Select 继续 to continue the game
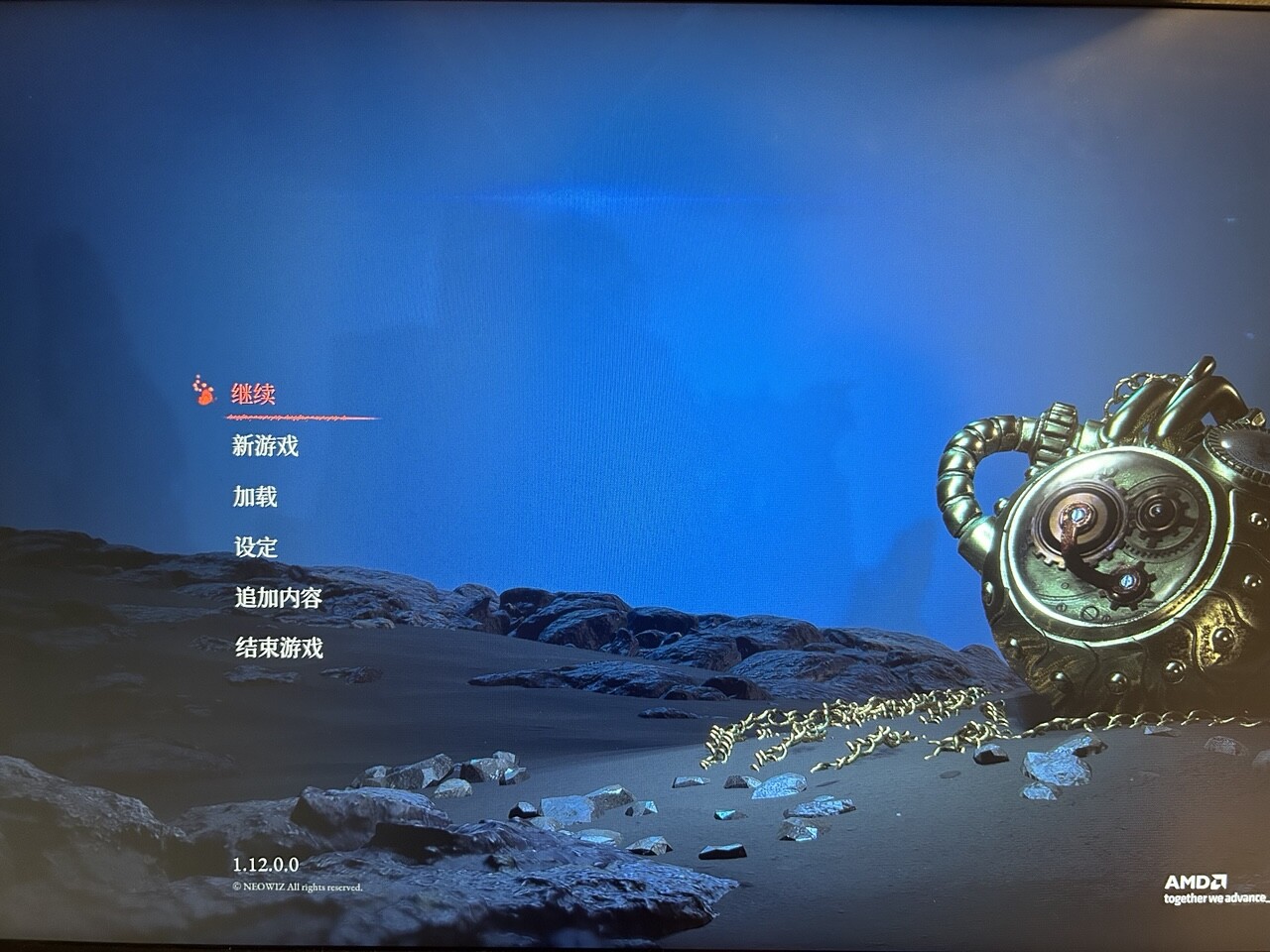The image size is (1270, 952). tap(253, 394)
